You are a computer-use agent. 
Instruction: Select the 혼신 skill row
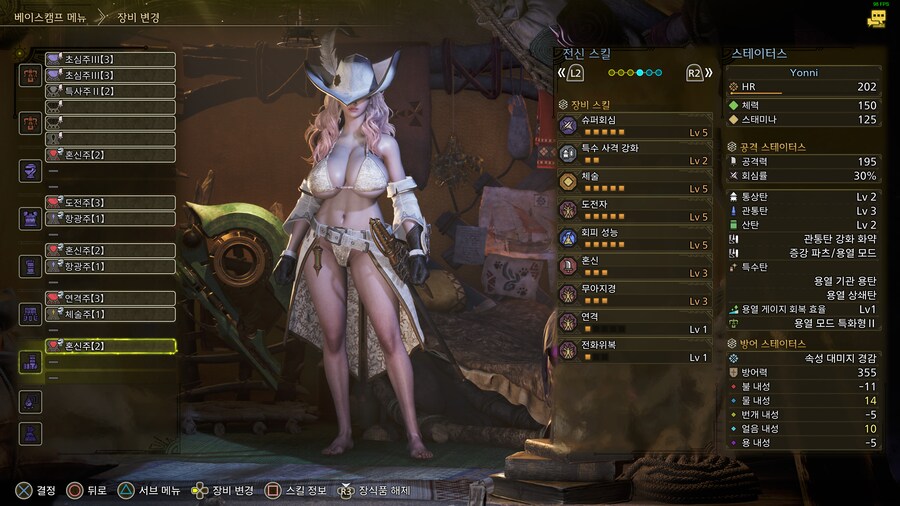pyautogui.click(x=635, y=265)
